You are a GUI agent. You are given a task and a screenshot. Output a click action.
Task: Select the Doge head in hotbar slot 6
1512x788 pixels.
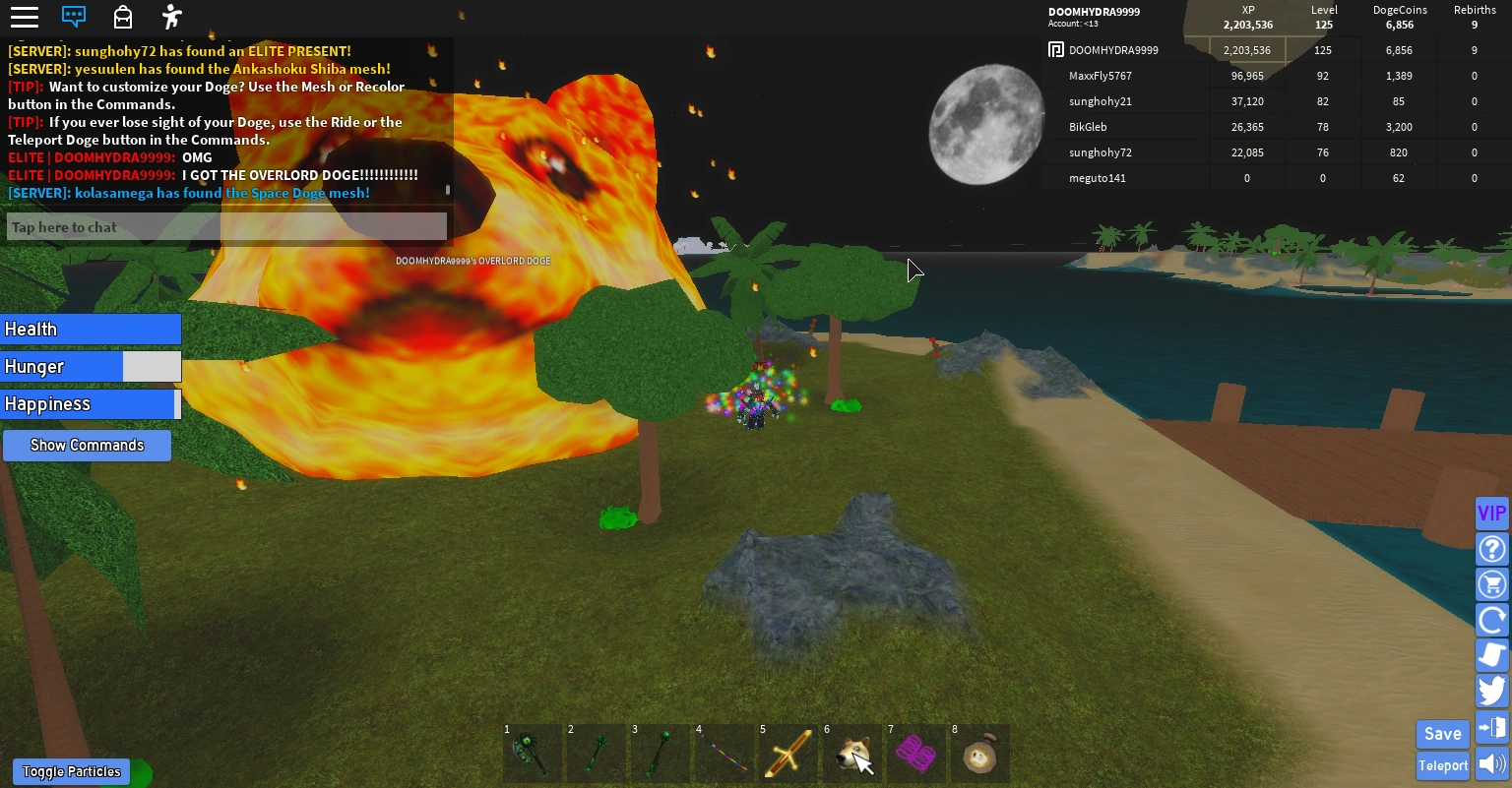click(852, 754)
